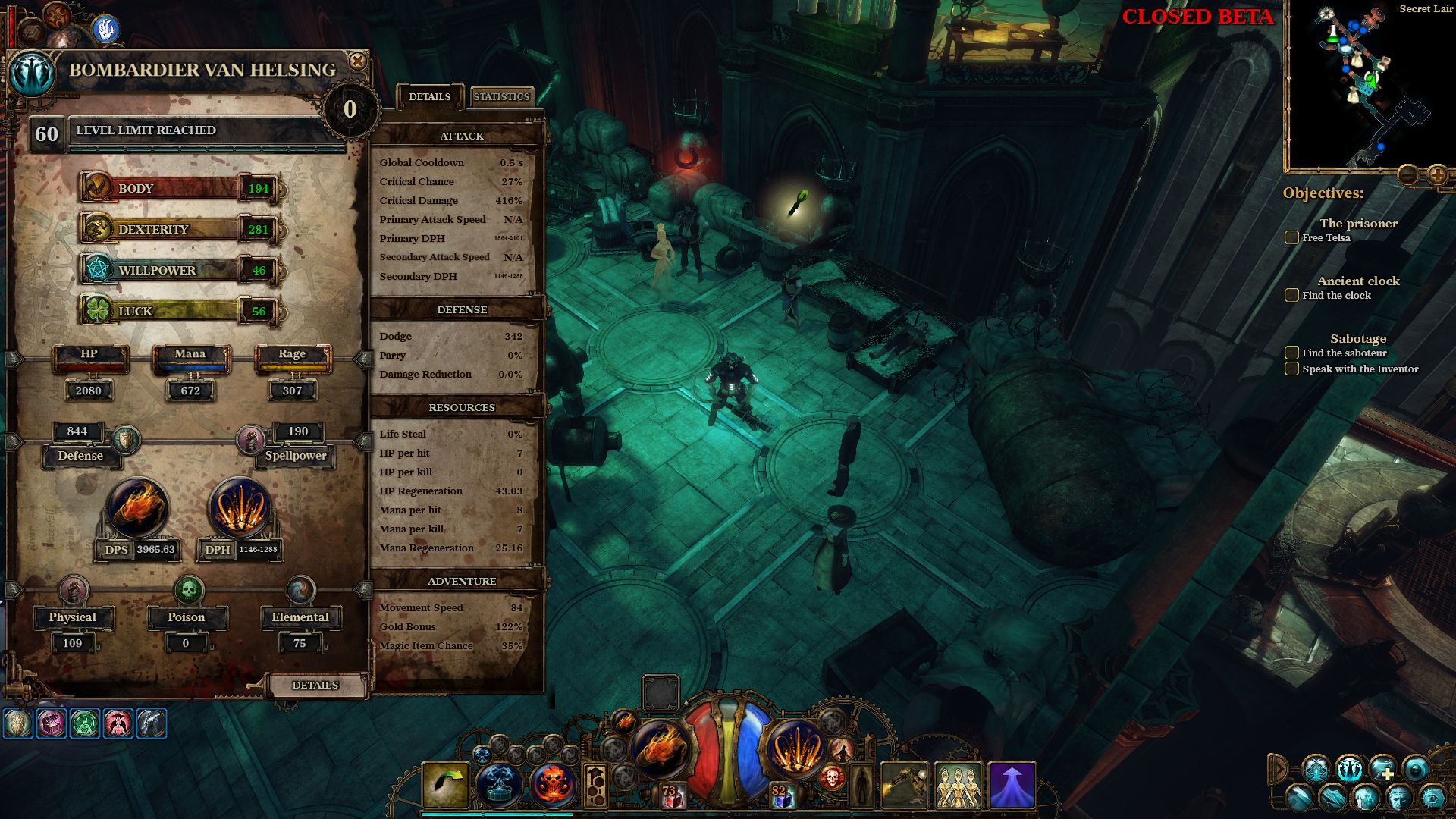Zoom in the minimap with plus button
The height and width of the screenshot is (819, 1456).
pyautogui.click(x=1437, y=175)
